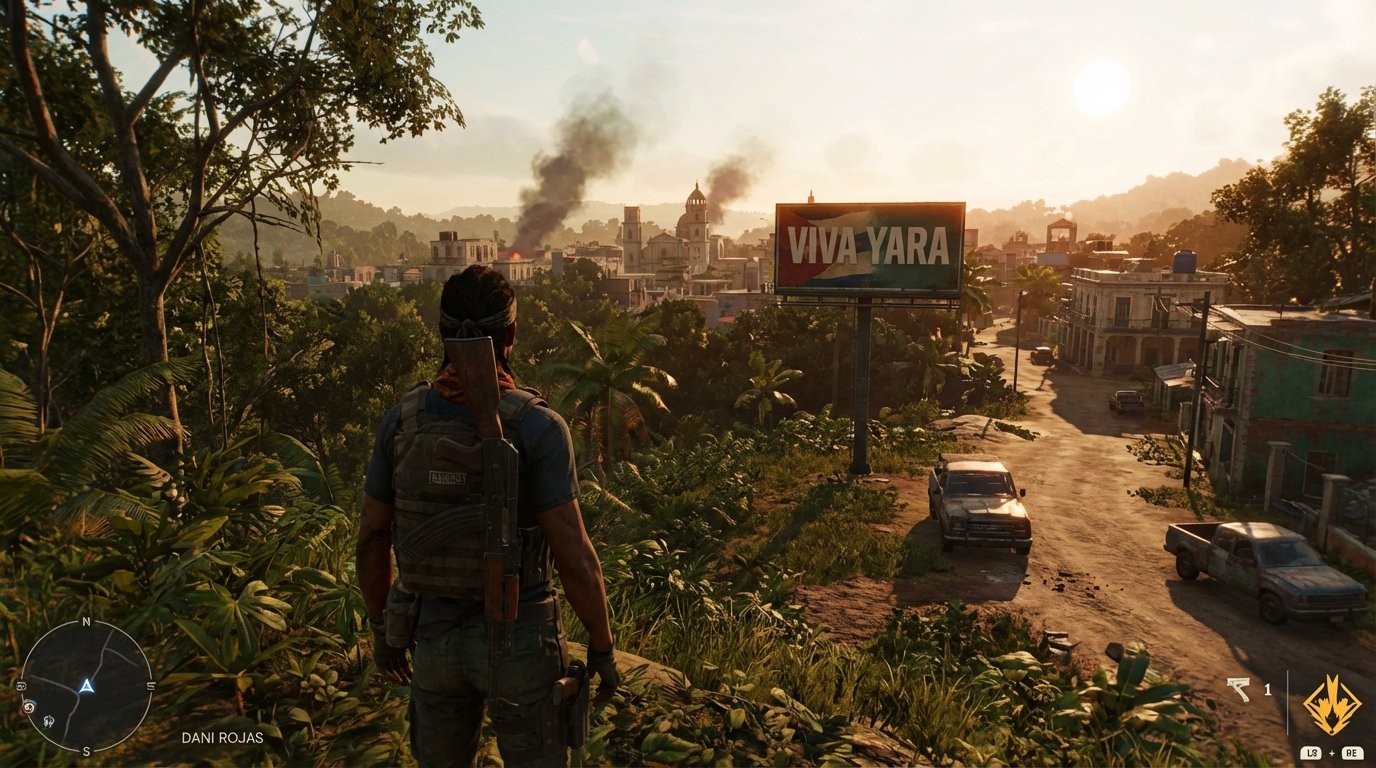Select the compass north indicator on the minimap

[x=86, y=621]
